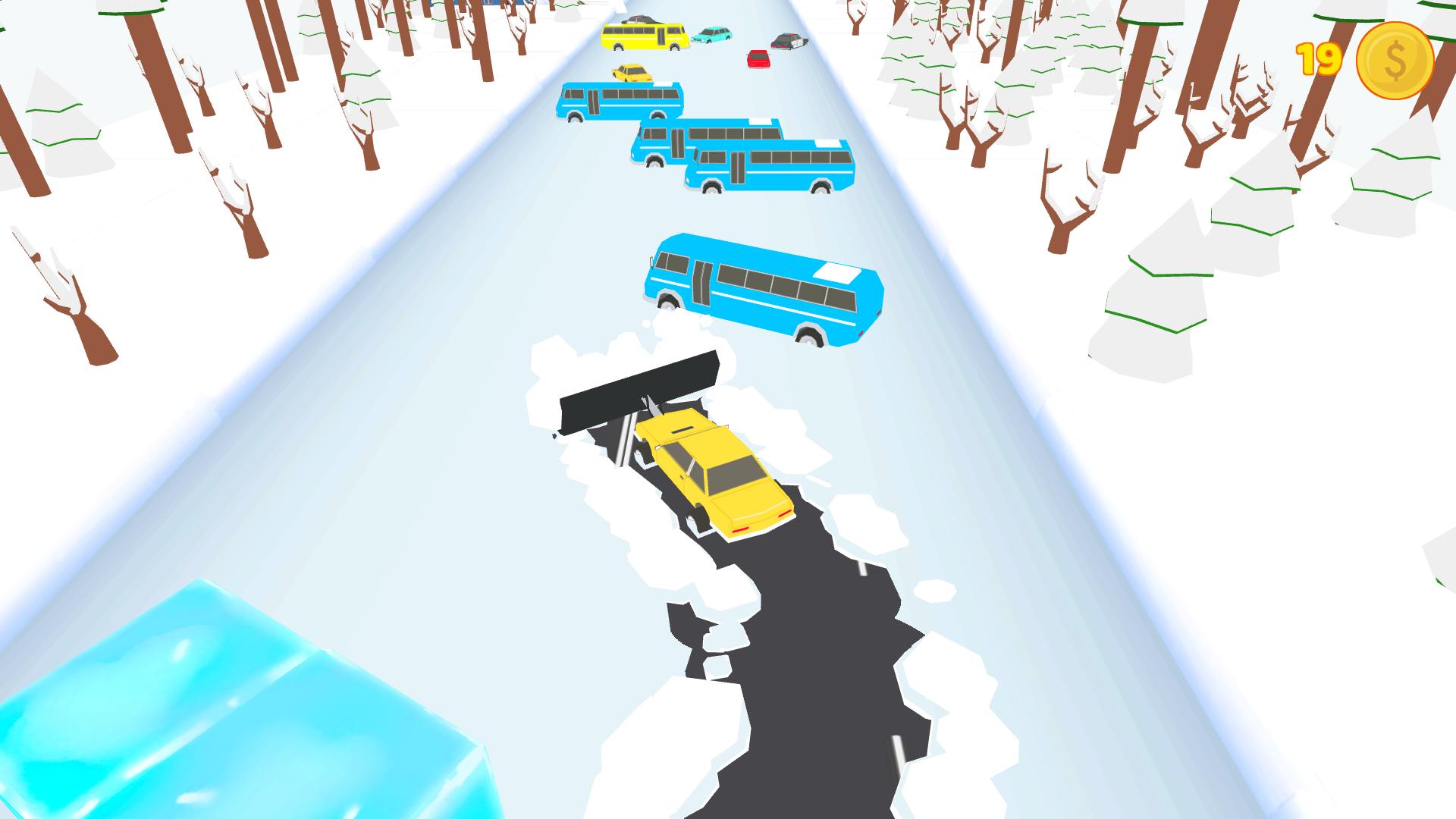Select the red car near the roadside

pos(758,59)
